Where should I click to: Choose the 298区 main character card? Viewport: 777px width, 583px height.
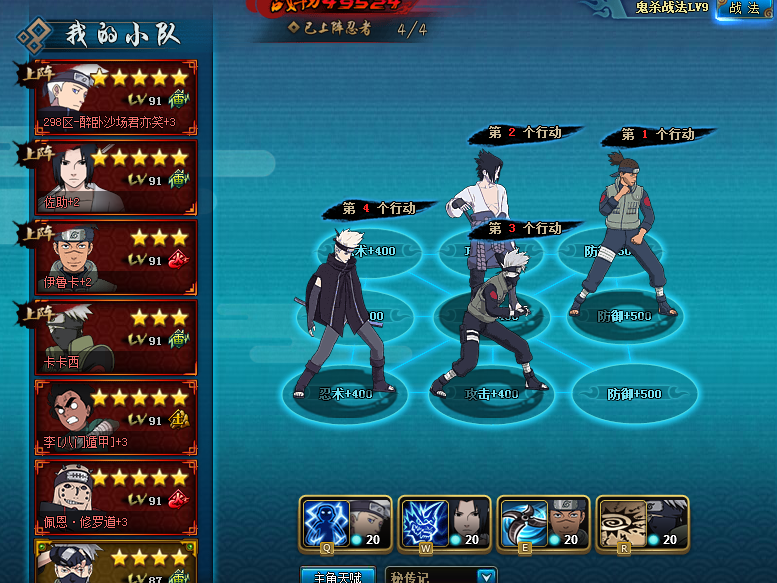(115, 96)
